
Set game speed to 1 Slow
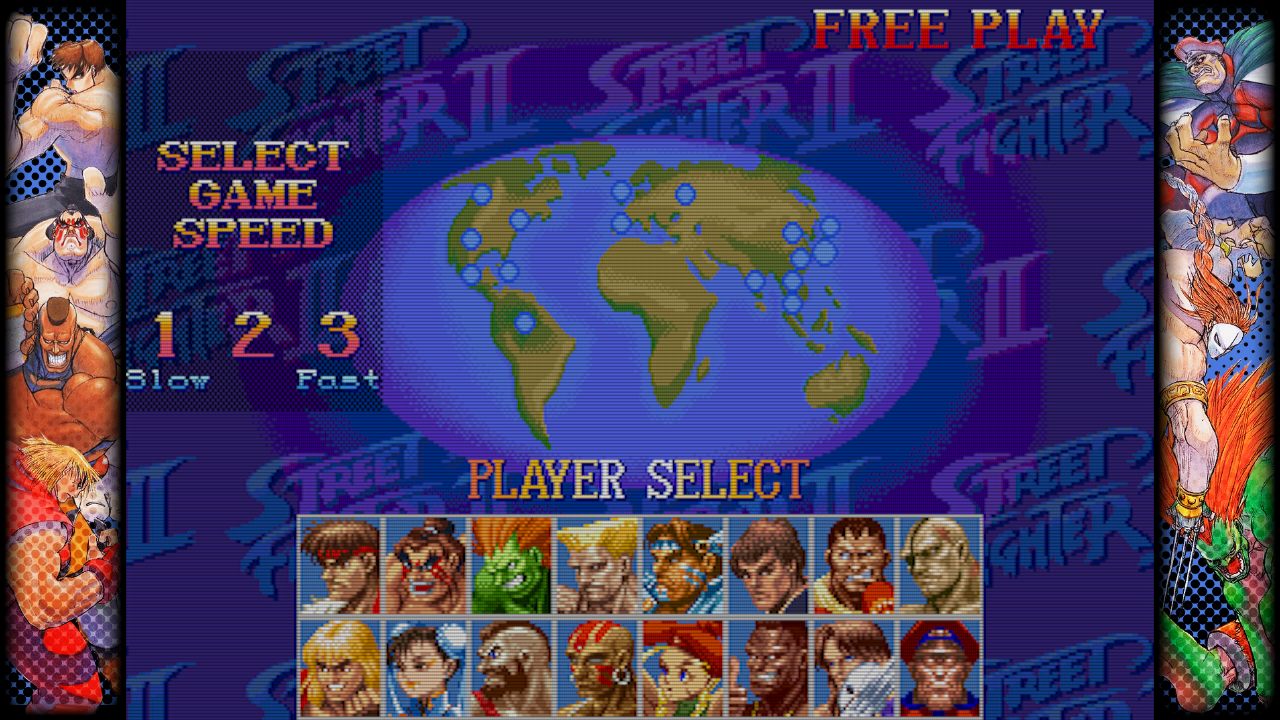pos(167,336)
